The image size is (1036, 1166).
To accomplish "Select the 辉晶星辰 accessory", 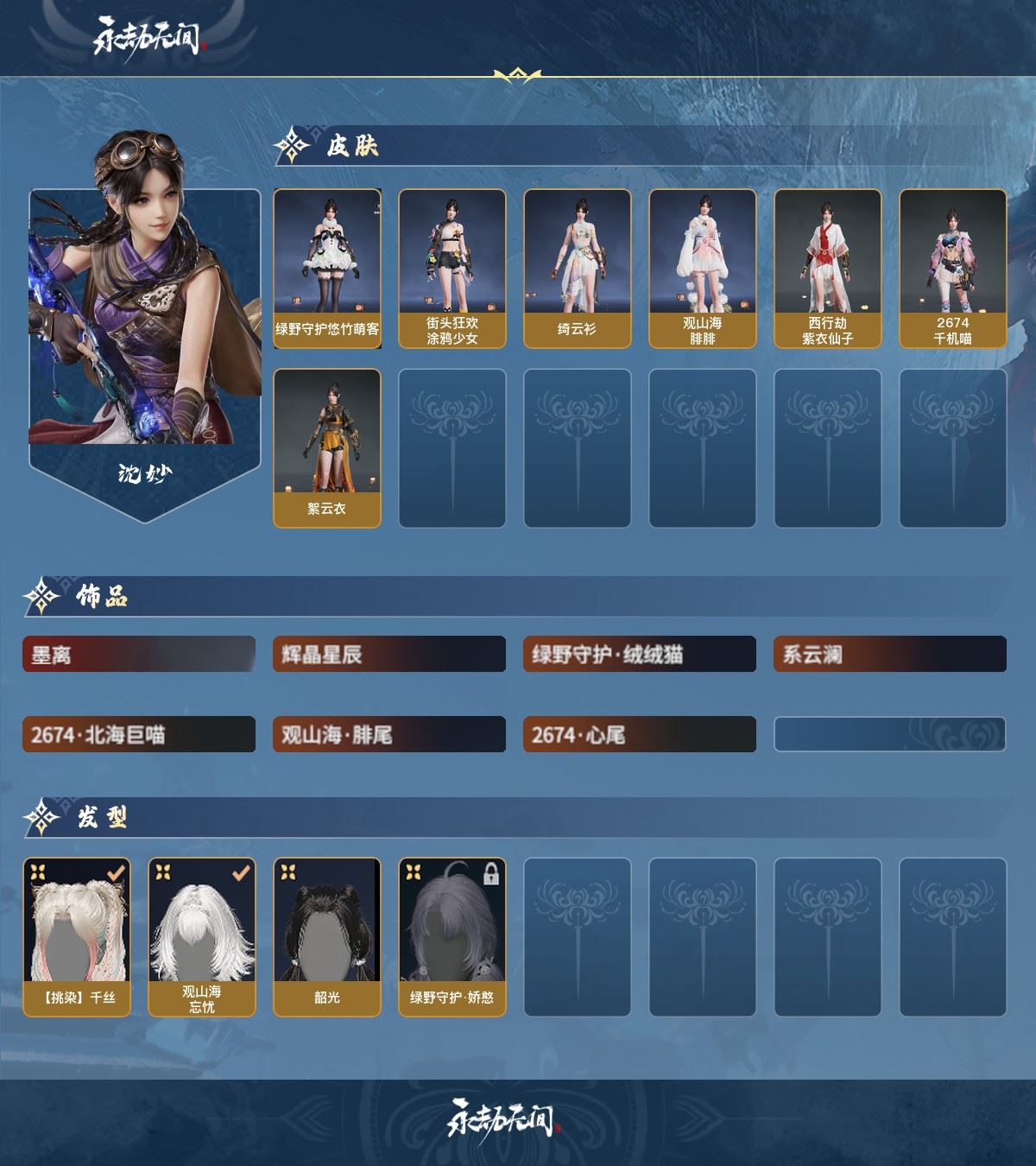I will [x=389, y=655].
